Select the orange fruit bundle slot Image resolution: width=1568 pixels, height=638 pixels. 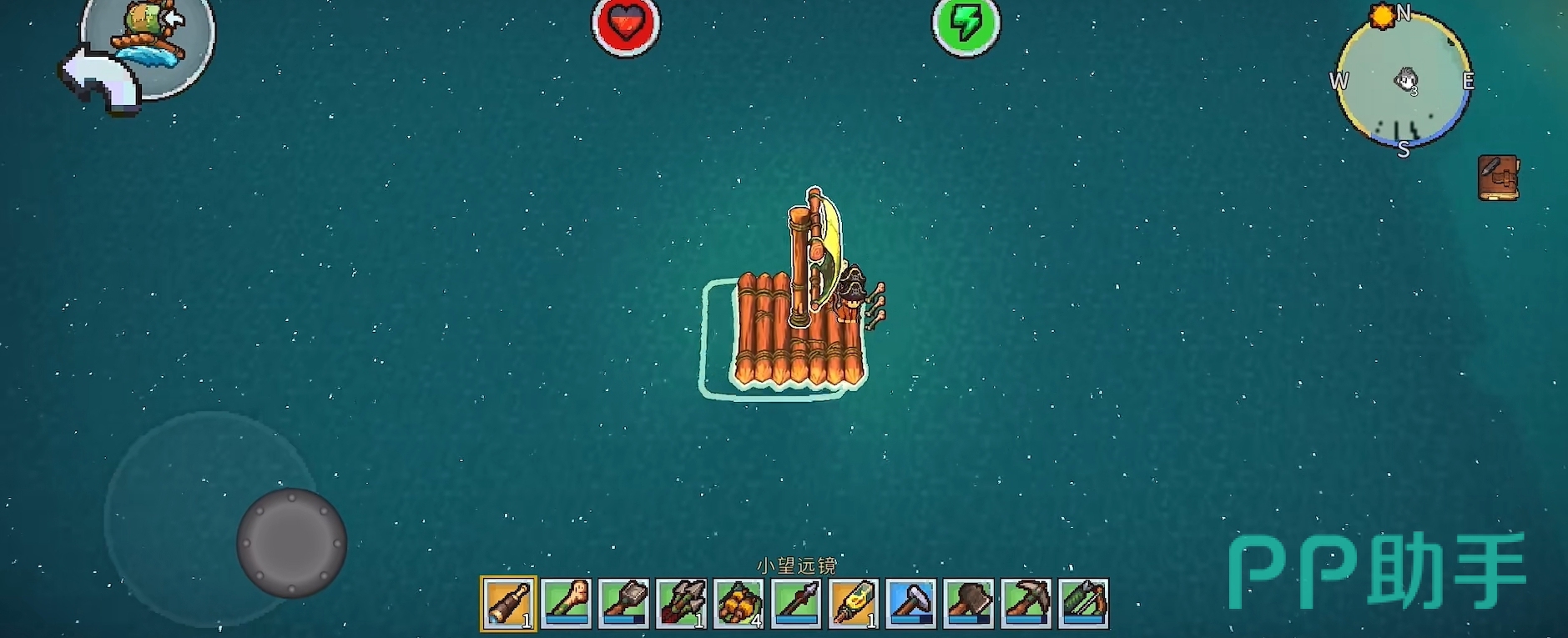(x=739, y=603)
